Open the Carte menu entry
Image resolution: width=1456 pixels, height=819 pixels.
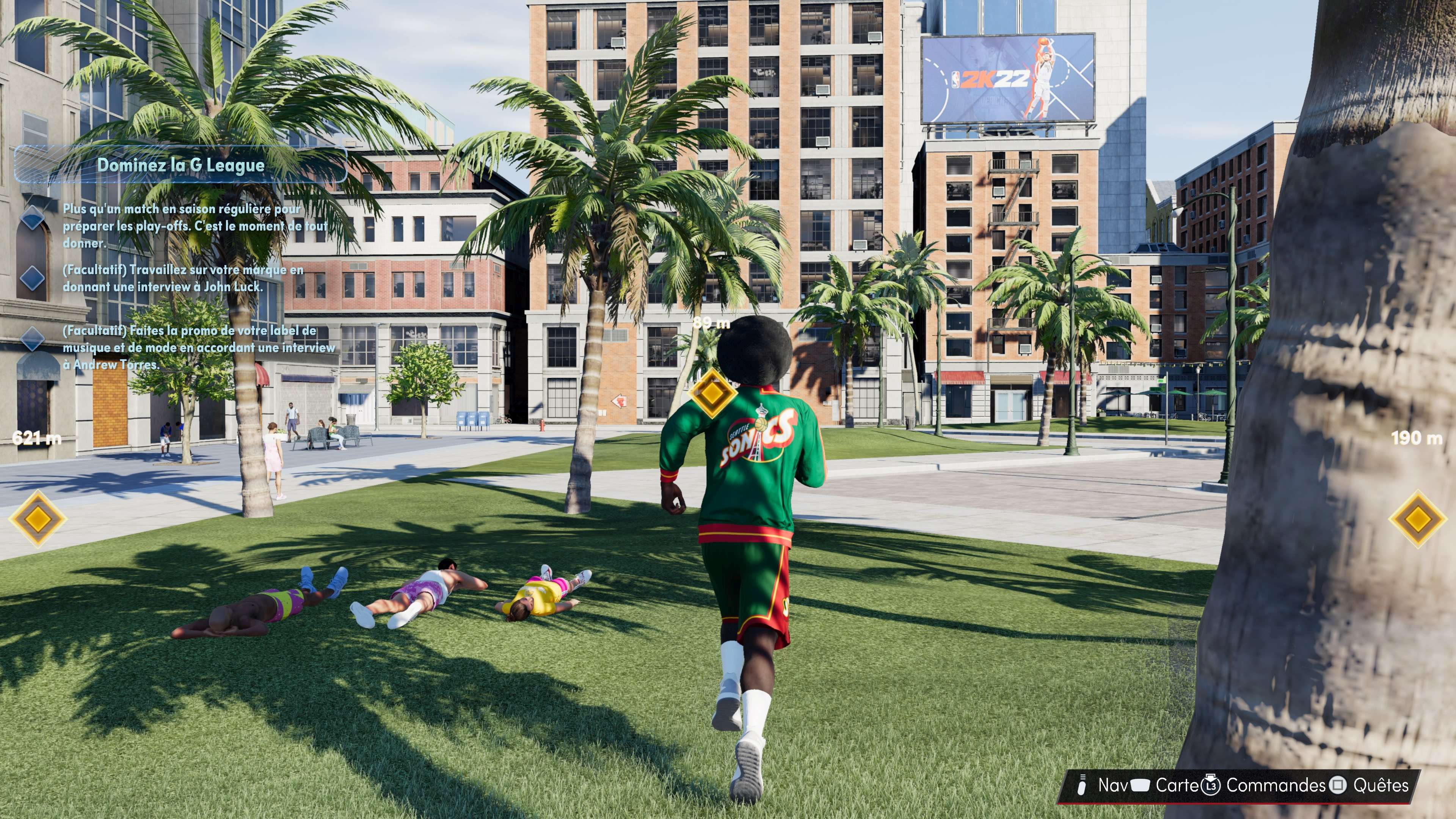coord(1177,786)
